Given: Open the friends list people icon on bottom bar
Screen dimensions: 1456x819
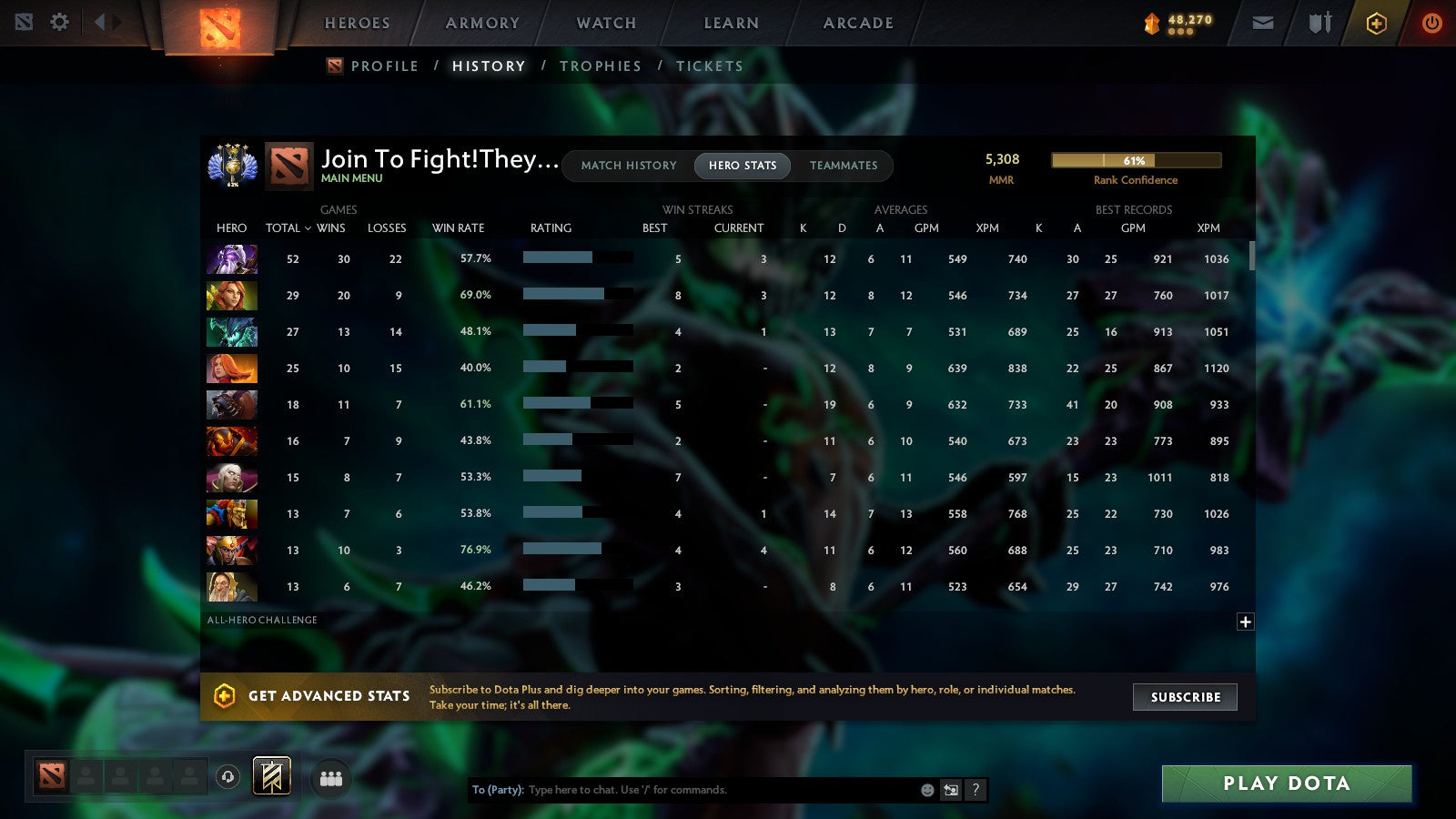Looking at the screenshot, I should pos(331,776).
